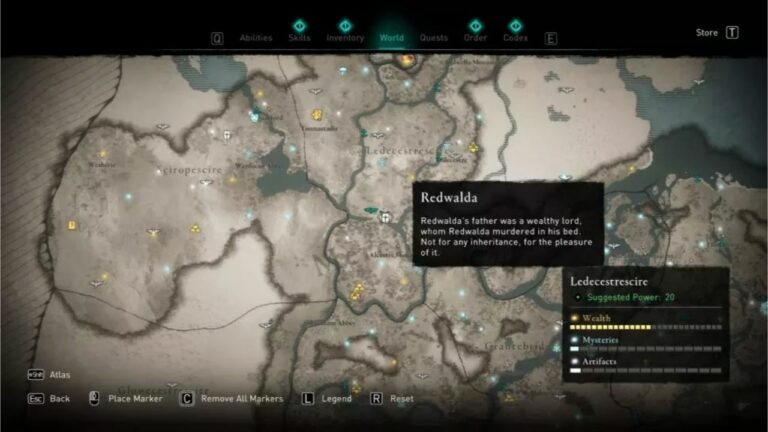Open the Atlas view
The image size is (768, 432).
click(60, 375)
